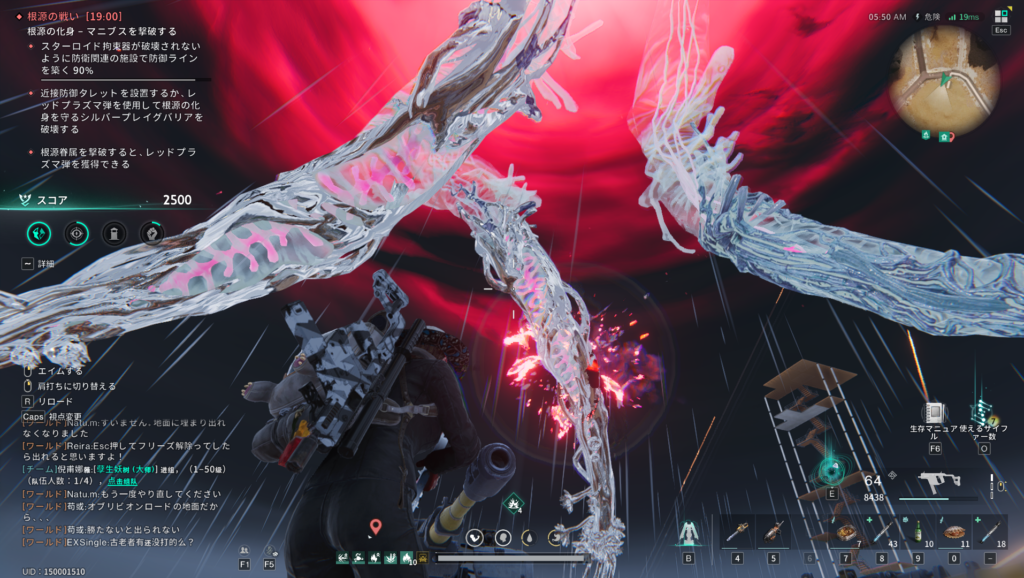Use the pie food item with 11 count

[953, 531]
